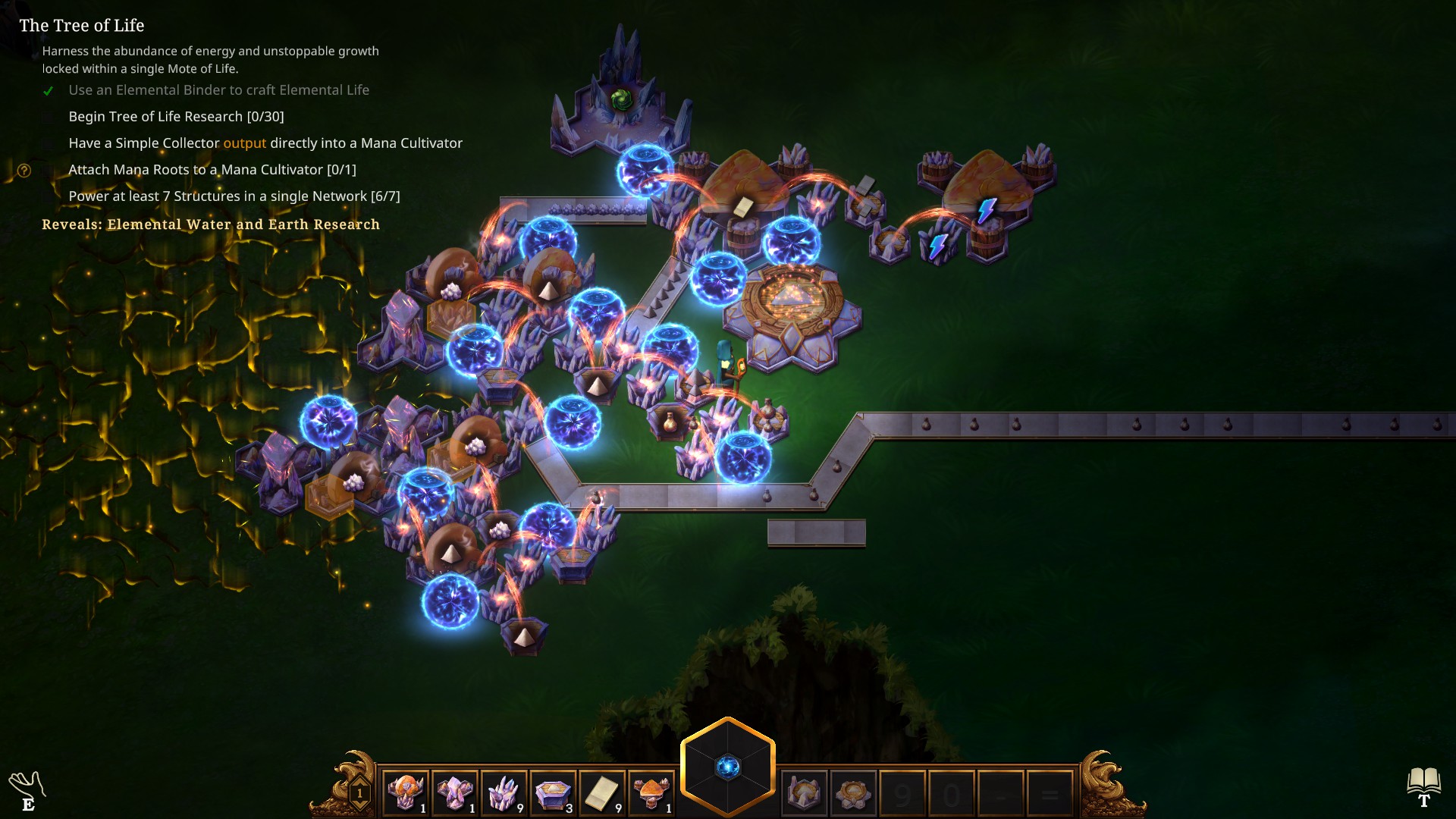
Task: Select Begin Tree of Life Research objective
Action: (176, 117)
